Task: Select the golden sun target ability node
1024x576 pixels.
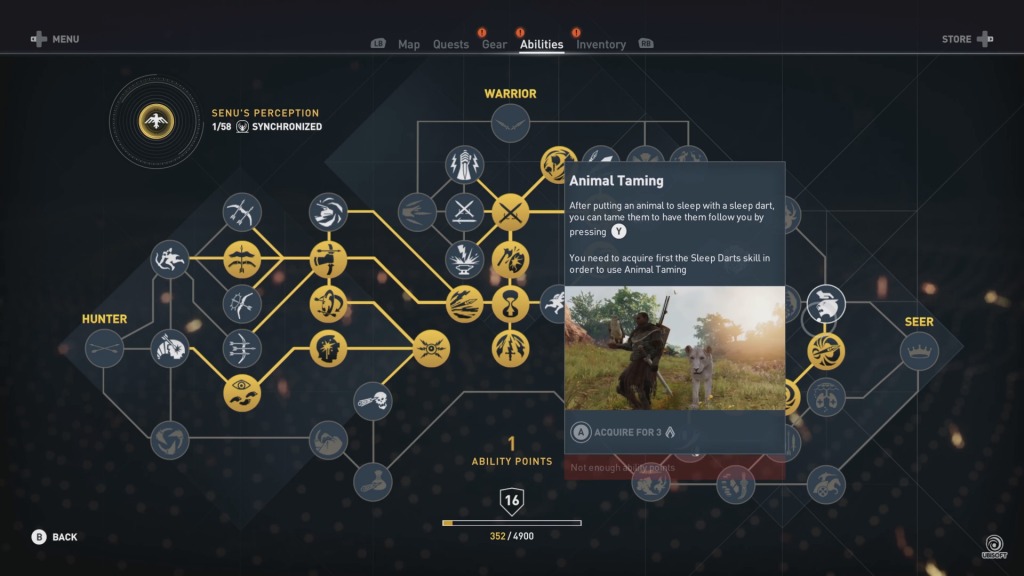Action: (431, 349)
